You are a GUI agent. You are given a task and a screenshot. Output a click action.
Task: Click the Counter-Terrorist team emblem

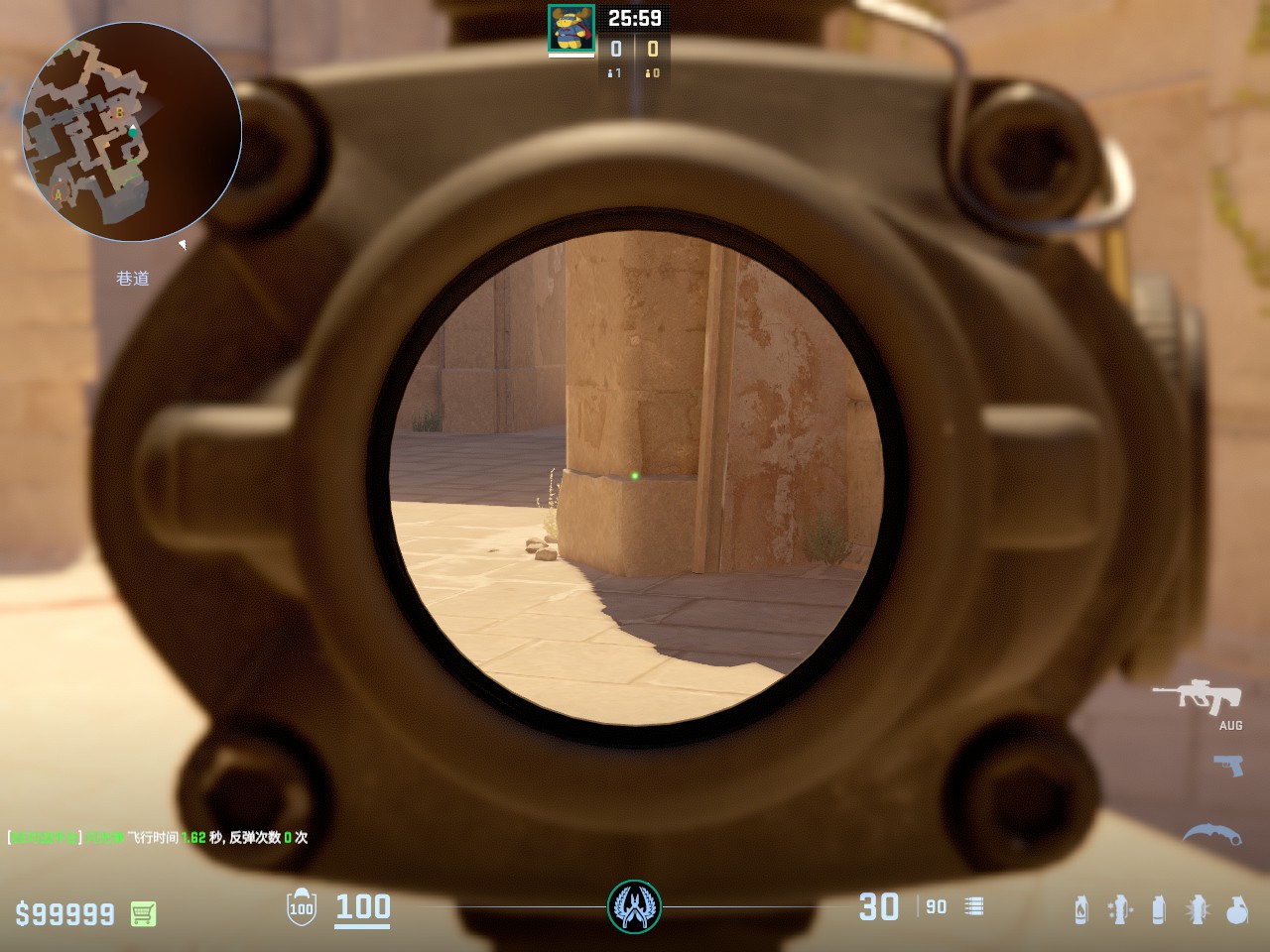[634, 906]
